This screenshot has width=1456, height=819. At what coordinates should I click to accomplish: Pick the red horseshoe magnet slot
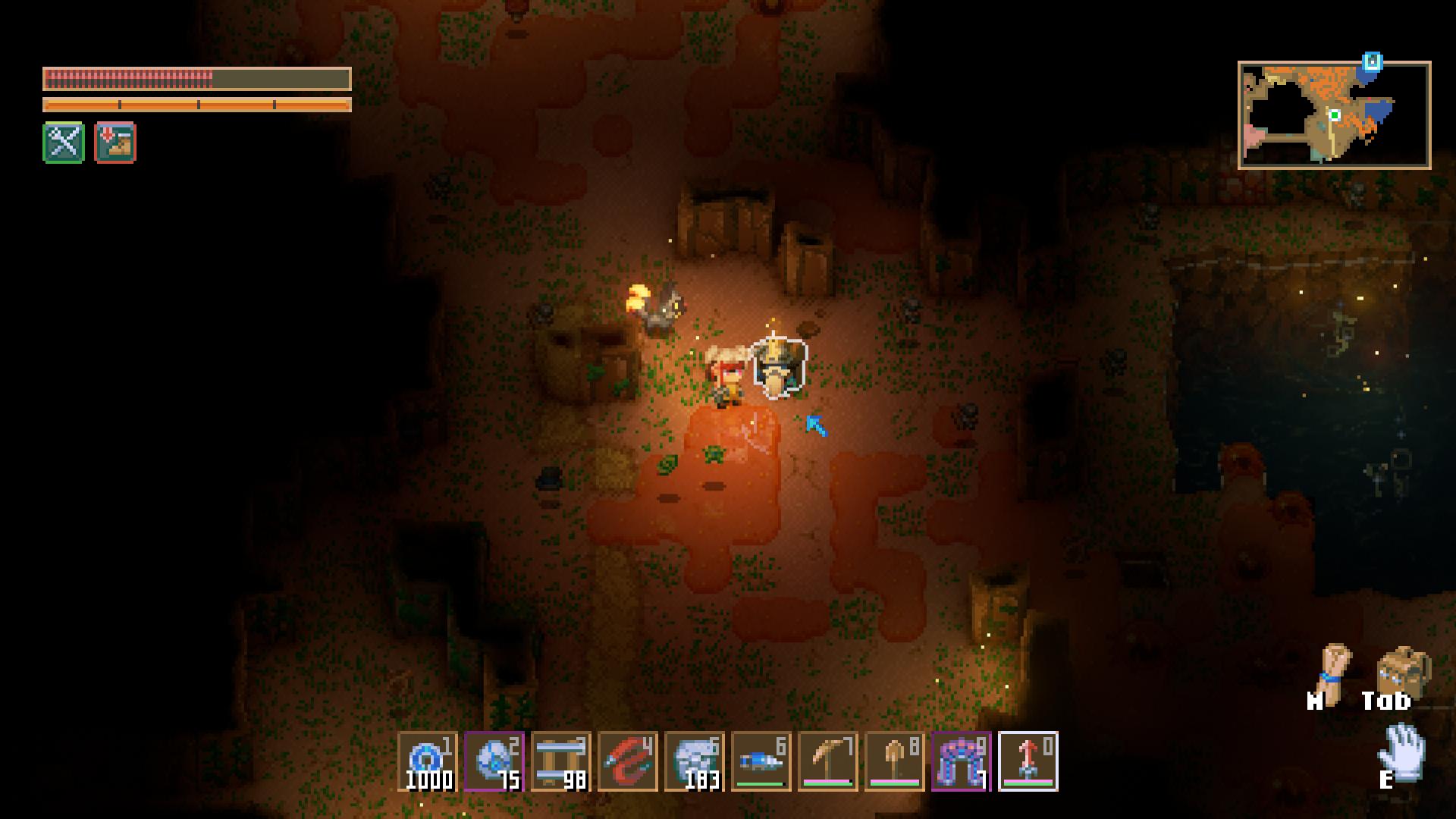click(627, 761)
